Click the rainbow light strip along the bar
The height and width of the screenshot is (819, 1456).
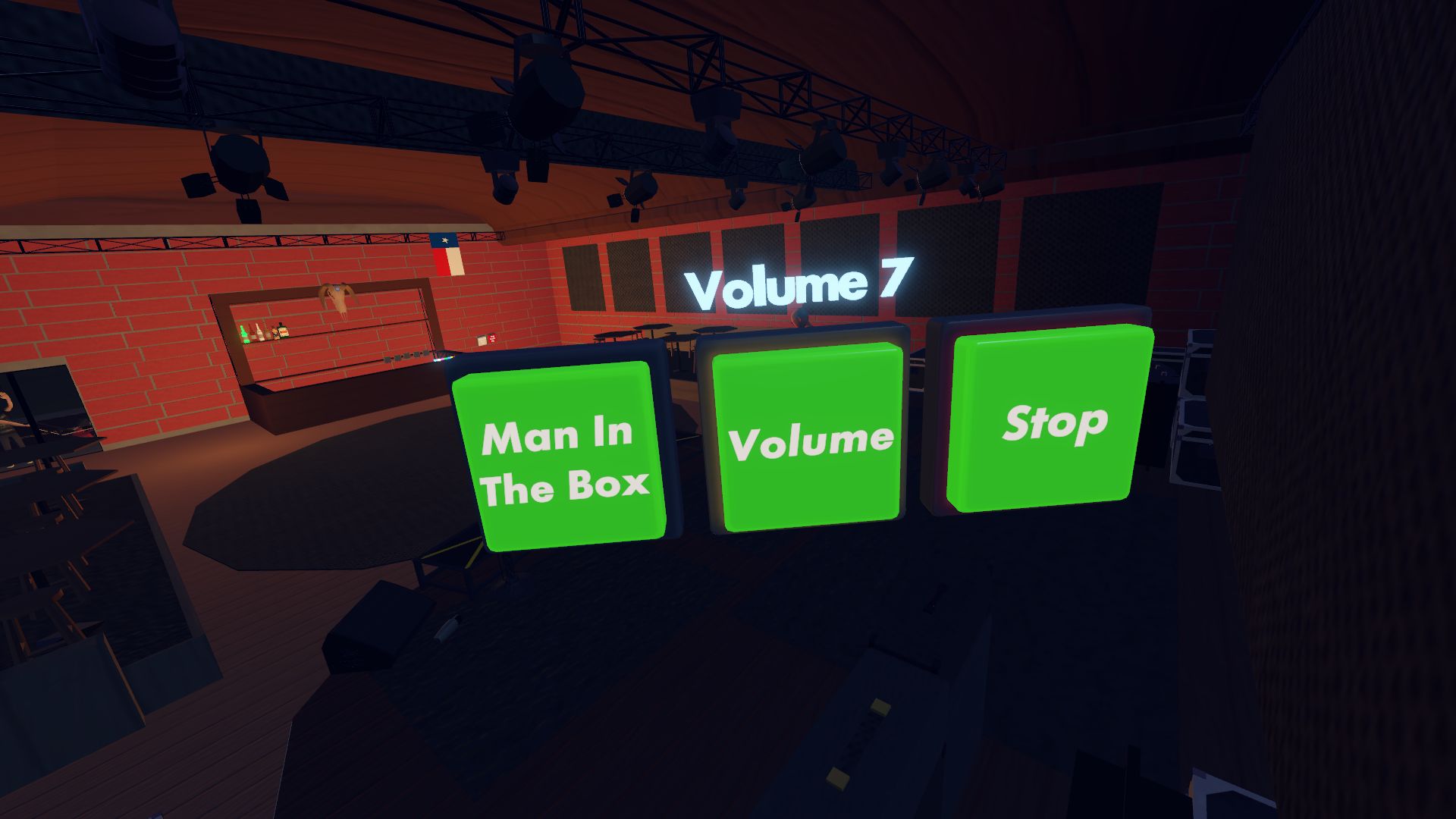pos(444,359)
